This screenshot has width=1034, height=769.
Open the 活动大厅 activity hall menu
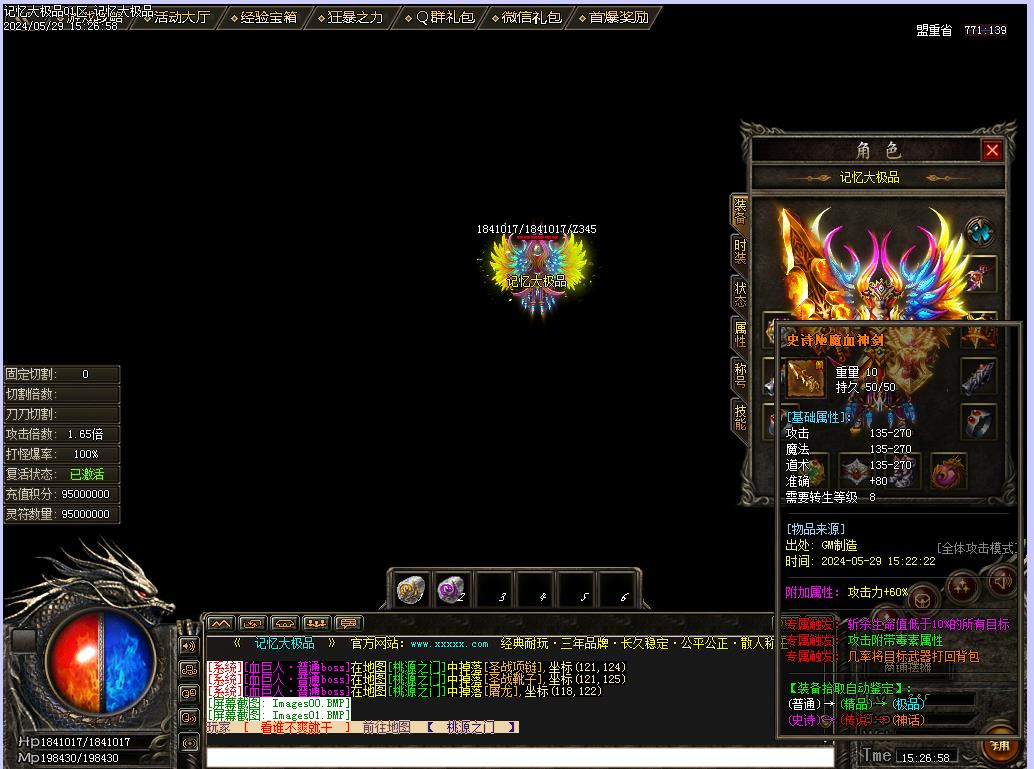point(180,17)
